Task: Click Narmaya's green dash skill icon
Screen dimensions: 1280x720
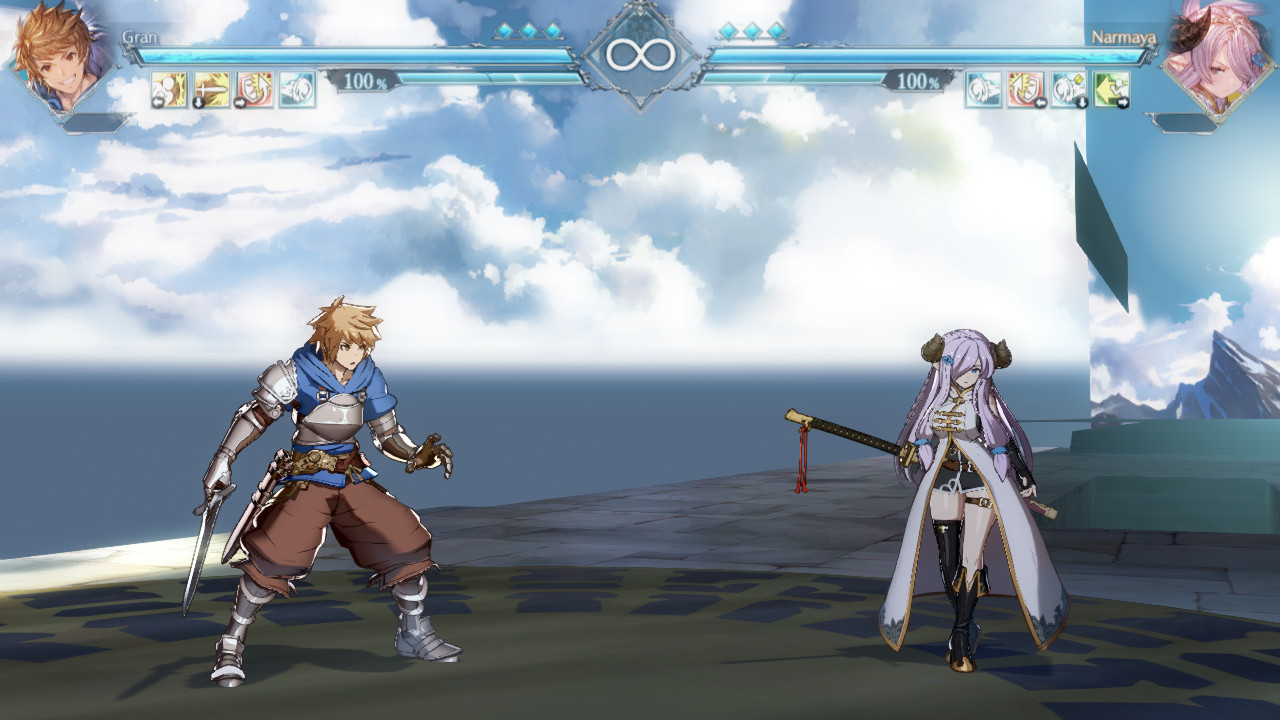Action: [1112, 90]
